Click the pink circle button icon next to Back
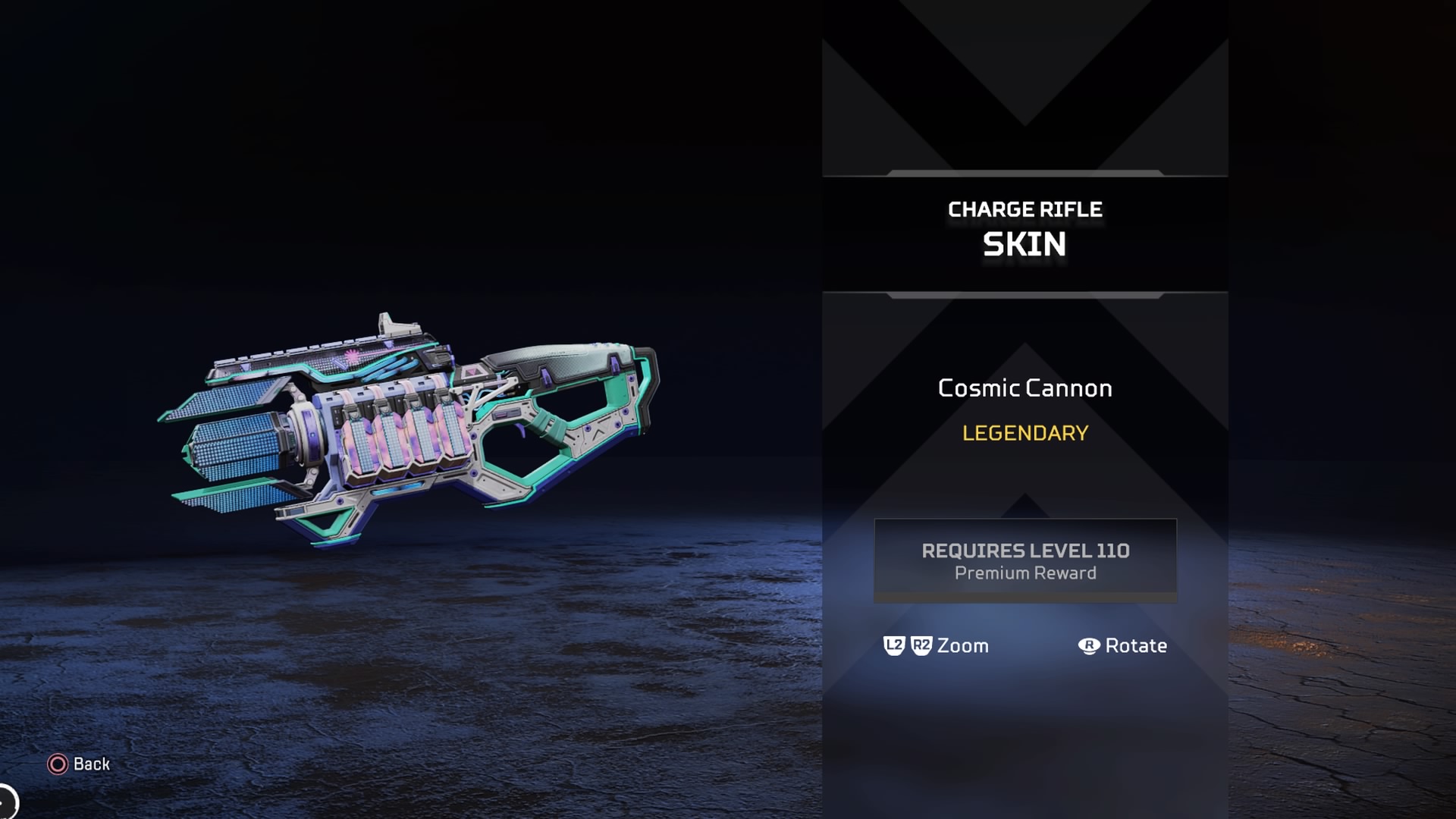 57,764
